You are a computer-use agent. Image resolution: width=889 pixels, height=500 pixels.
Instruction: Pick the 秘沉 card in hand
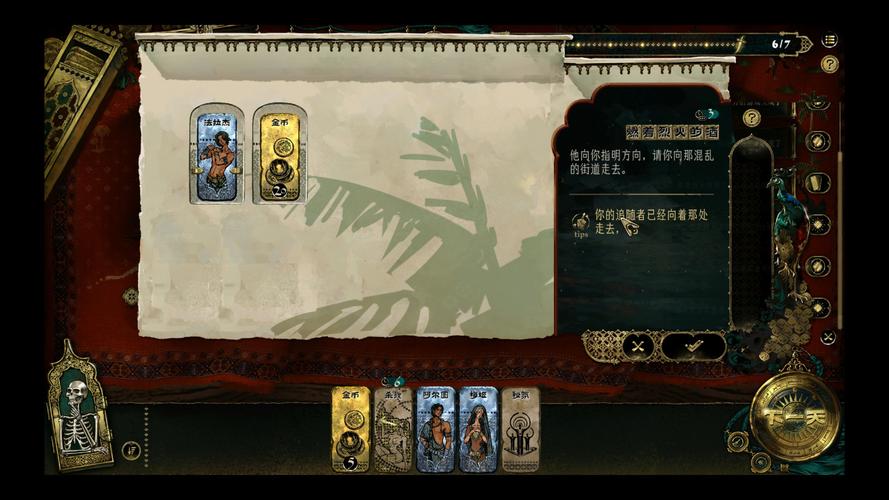coord(520,429)
